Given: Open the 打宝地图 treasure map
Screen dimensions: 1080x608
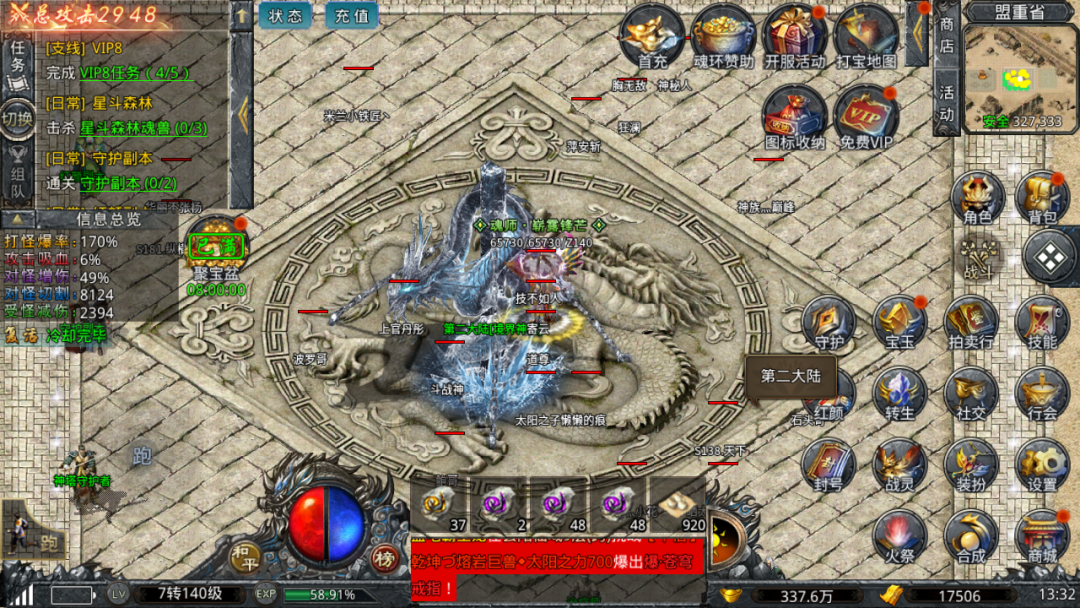Looking at the screenshot, I should pos(866,35).
